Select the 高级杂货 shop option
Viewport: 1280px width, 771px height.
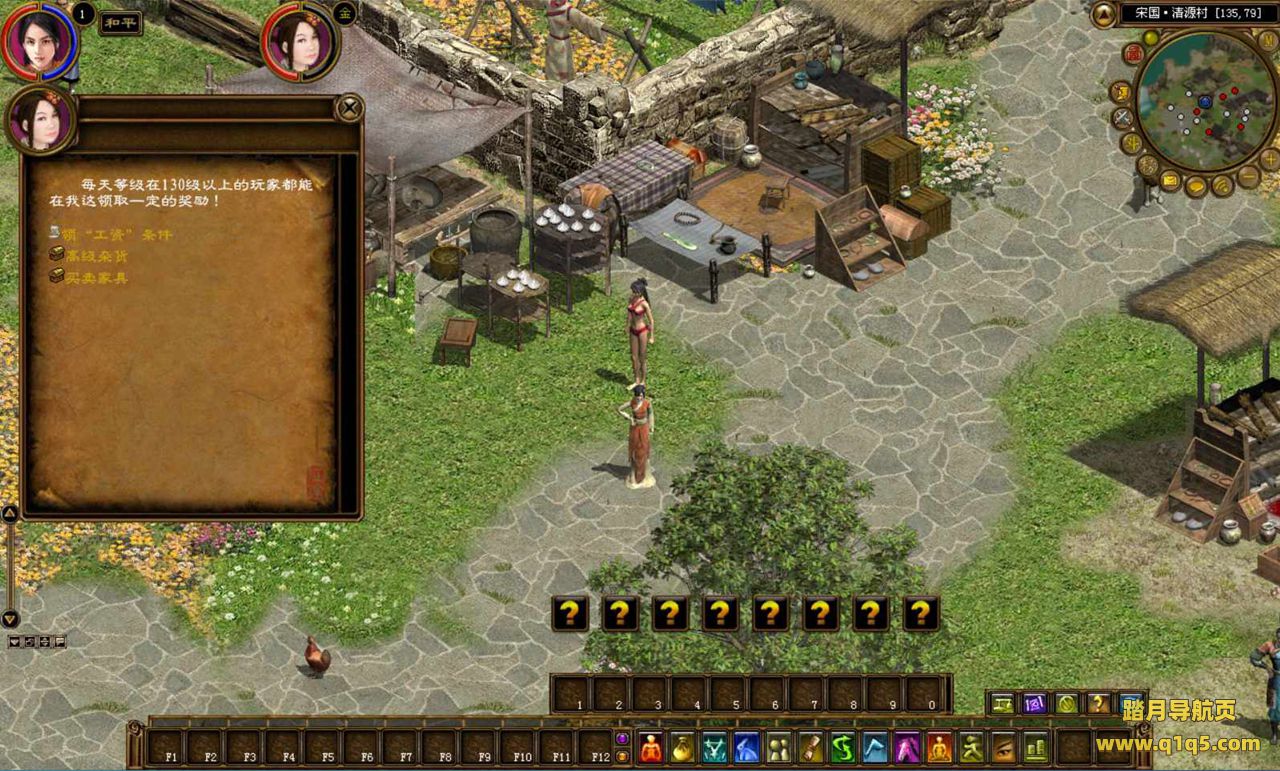tap(96, 255)
